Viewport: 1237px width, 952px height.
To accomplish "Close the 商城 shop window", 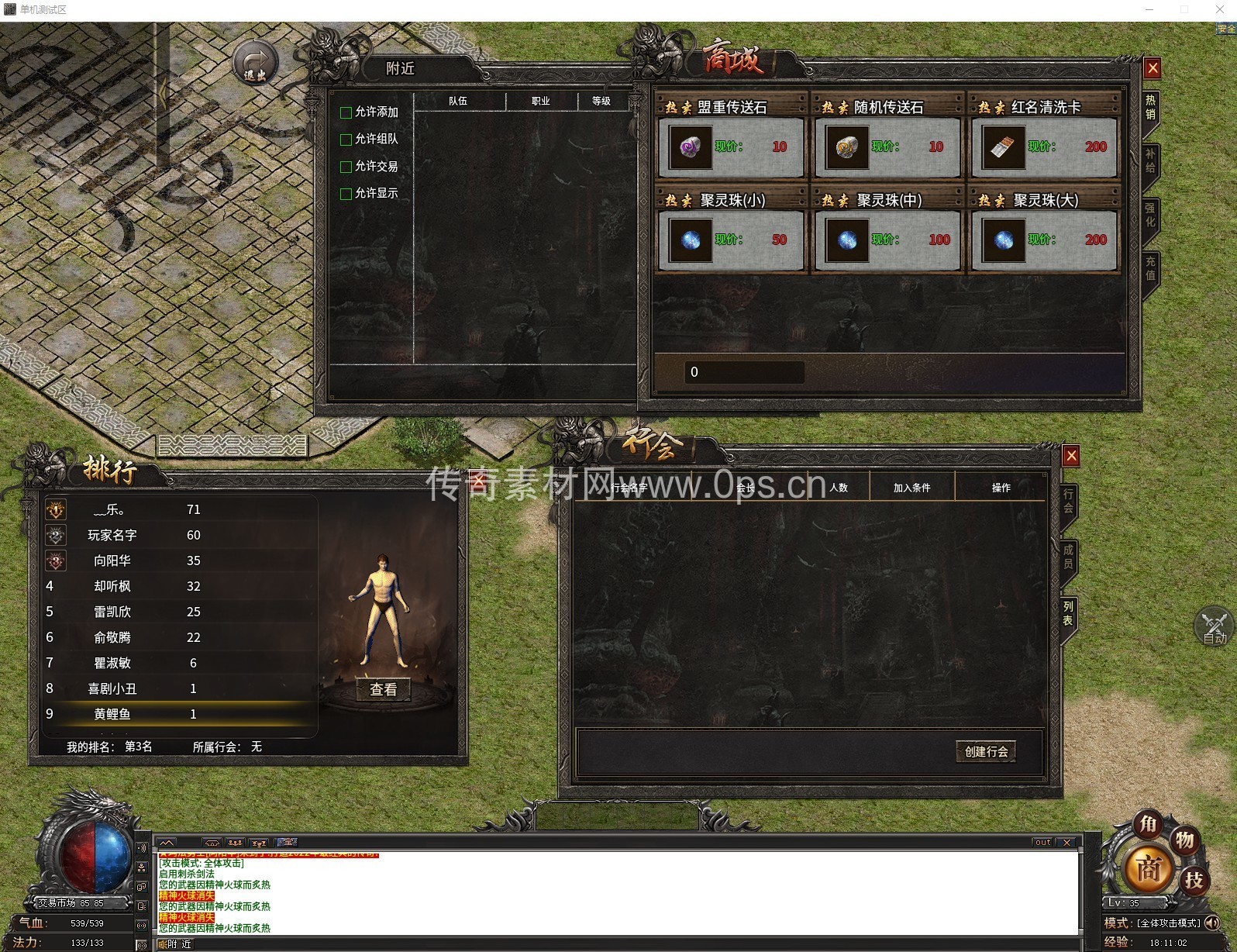I will [1153, 68].
